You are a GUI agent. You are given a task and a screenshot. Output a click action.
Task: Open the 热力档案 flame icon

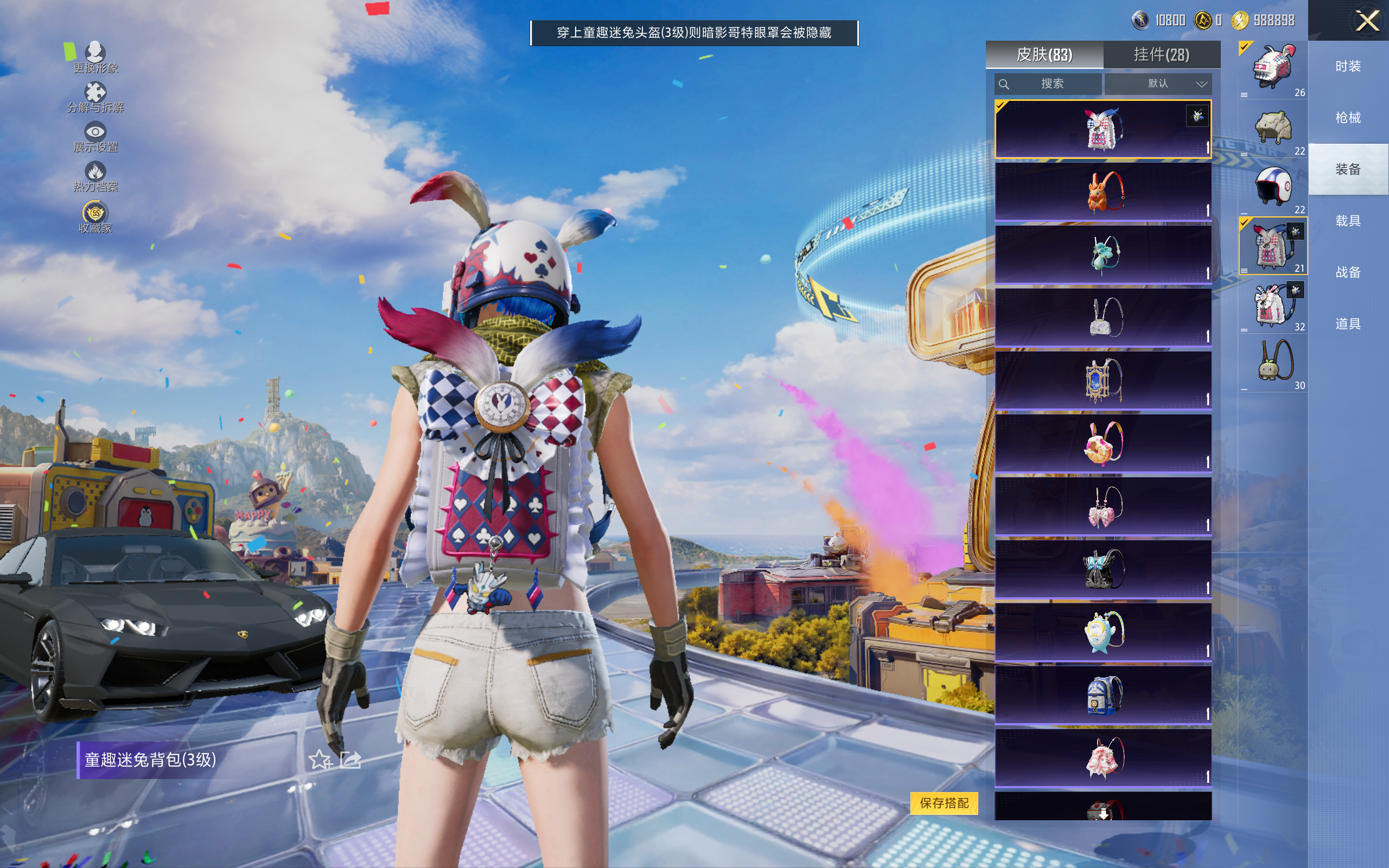pyautogui.click(x=95, y=176)
